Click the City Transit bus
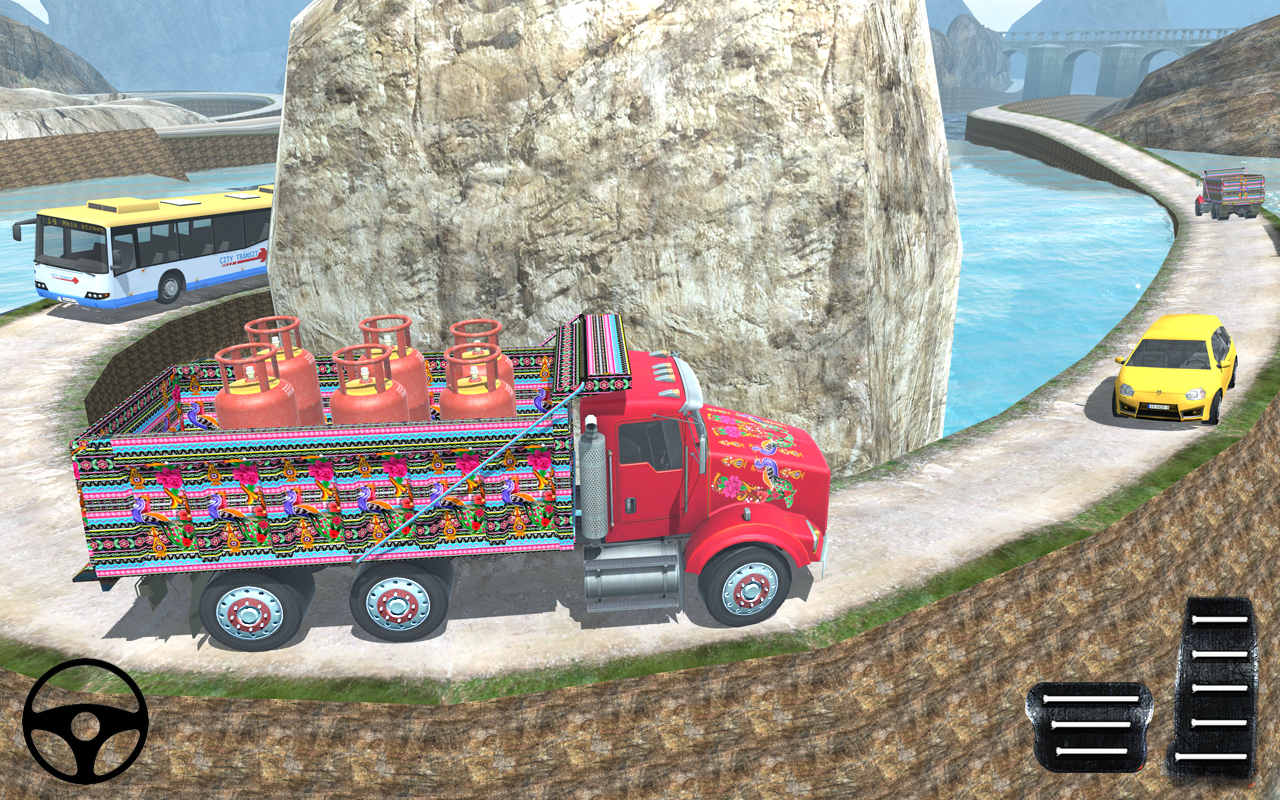Screen dimensions: 1280x800 (140, 255)
